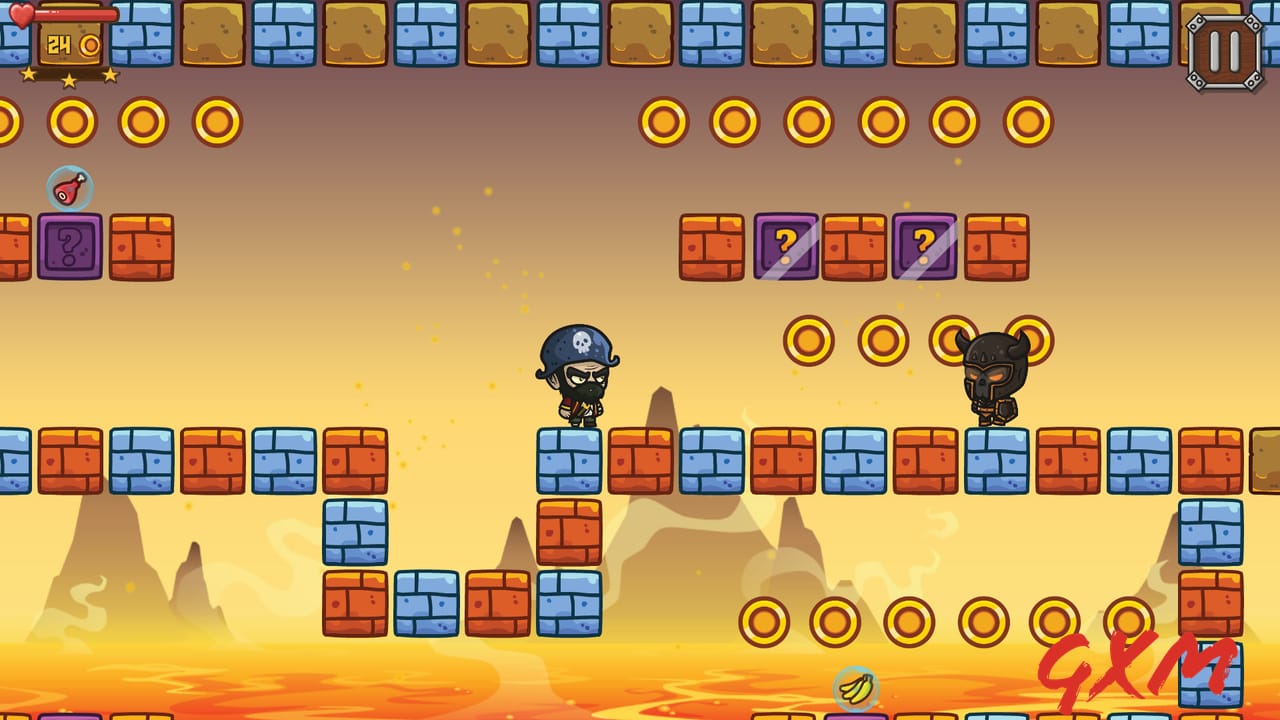
Task: Hit the first purple mystery block near center
Action: [787, 243]
